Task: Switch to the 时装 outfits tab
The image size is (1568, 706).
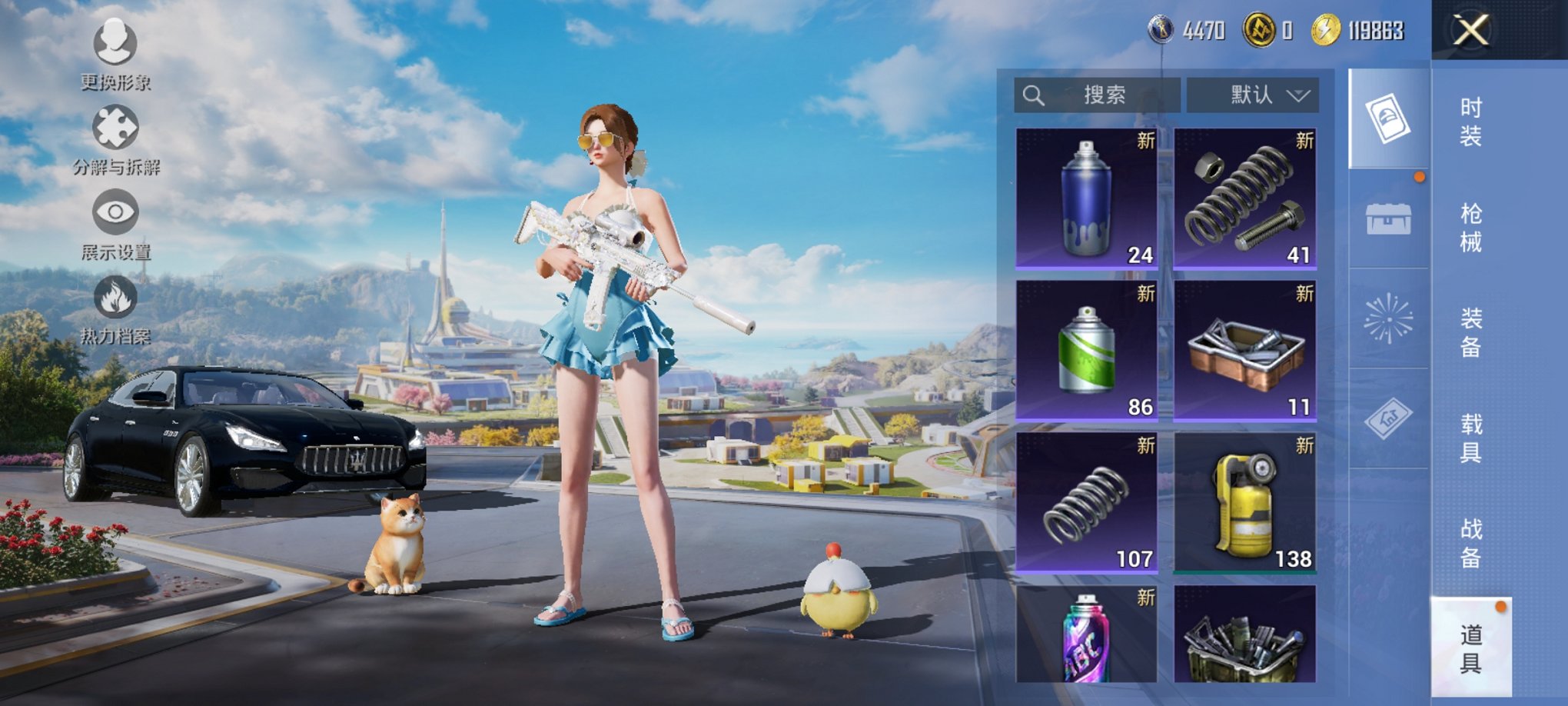Action: pyautogui.click(x=1470, y=122)
